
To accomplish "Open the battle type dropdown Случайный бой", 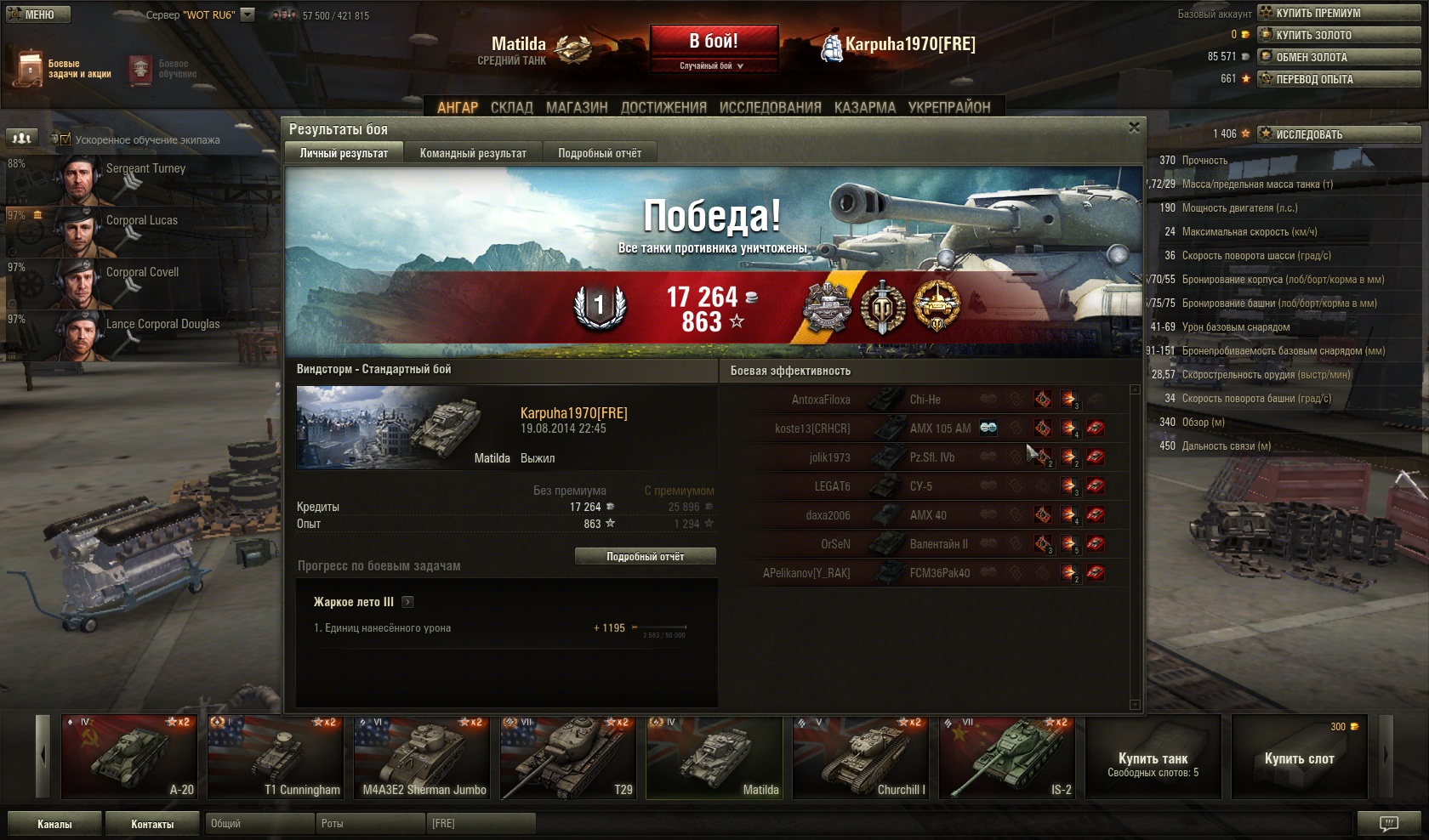I will pyautogui.click(x=713, y=65).
